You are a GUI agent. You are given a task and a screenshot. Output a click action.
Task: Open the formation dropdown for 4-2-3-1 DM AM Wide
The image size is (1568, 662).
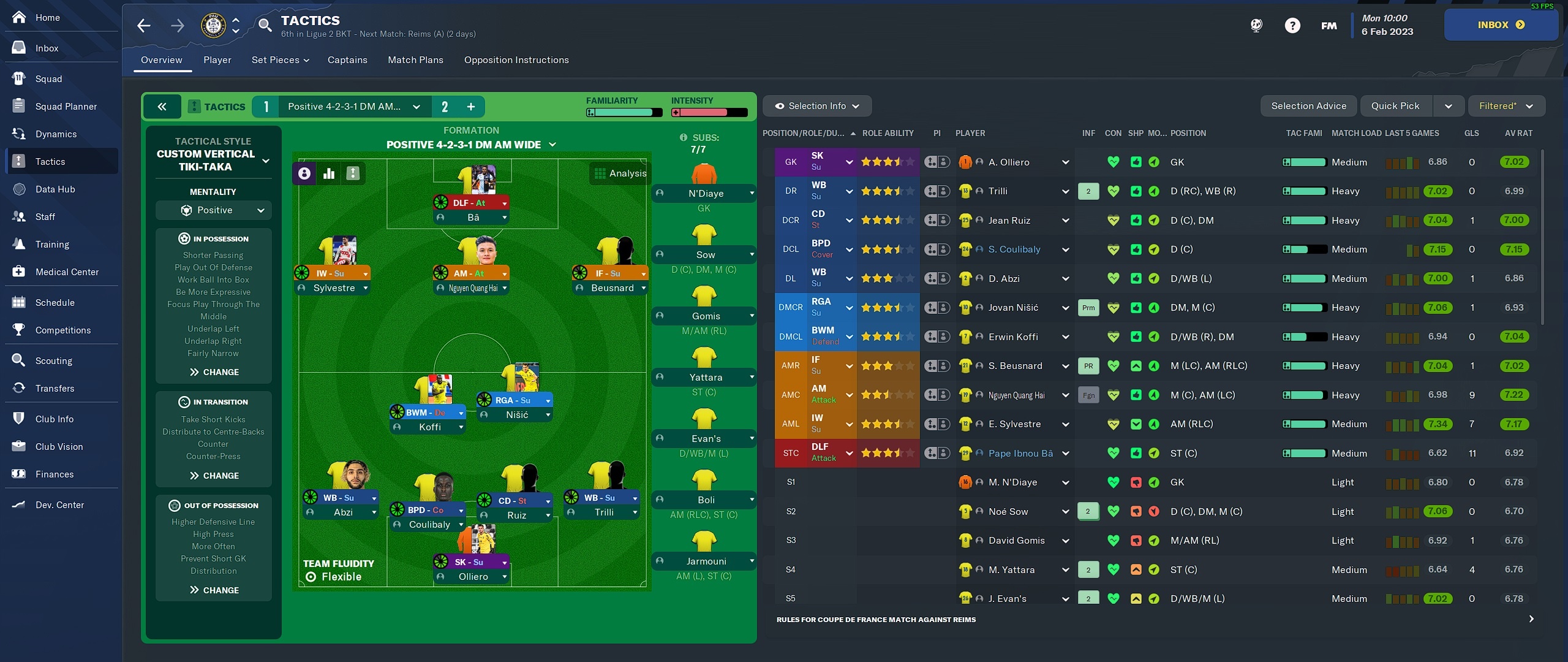[x=471, y=145]
